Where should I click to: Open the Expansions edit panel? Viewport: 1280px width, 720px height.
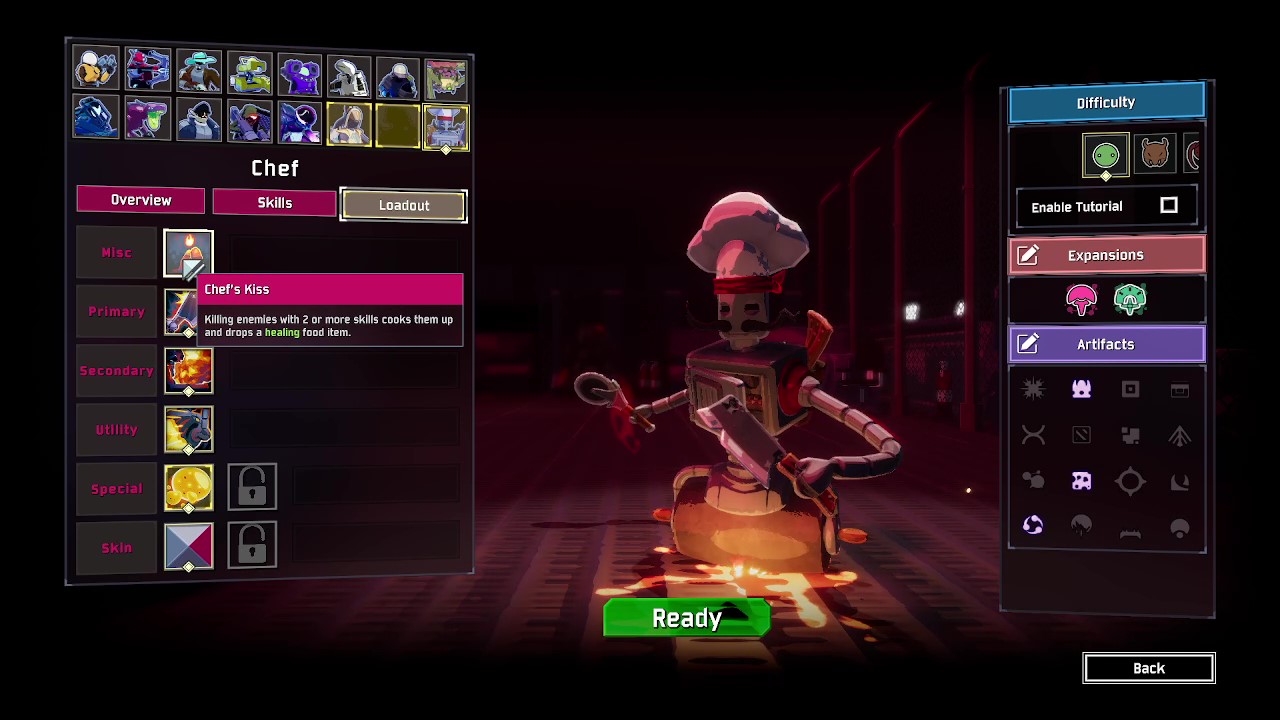point(1106,255)
